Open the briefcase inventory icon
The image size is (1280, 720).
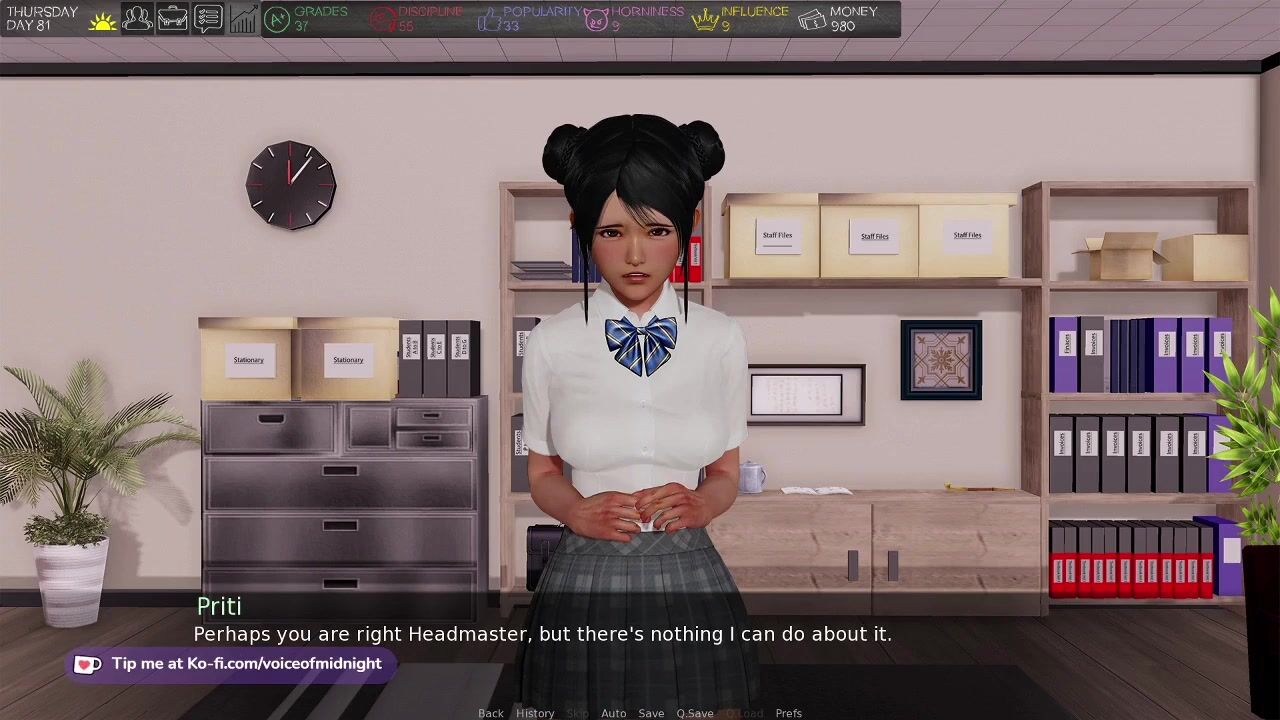tap(172, 18)
